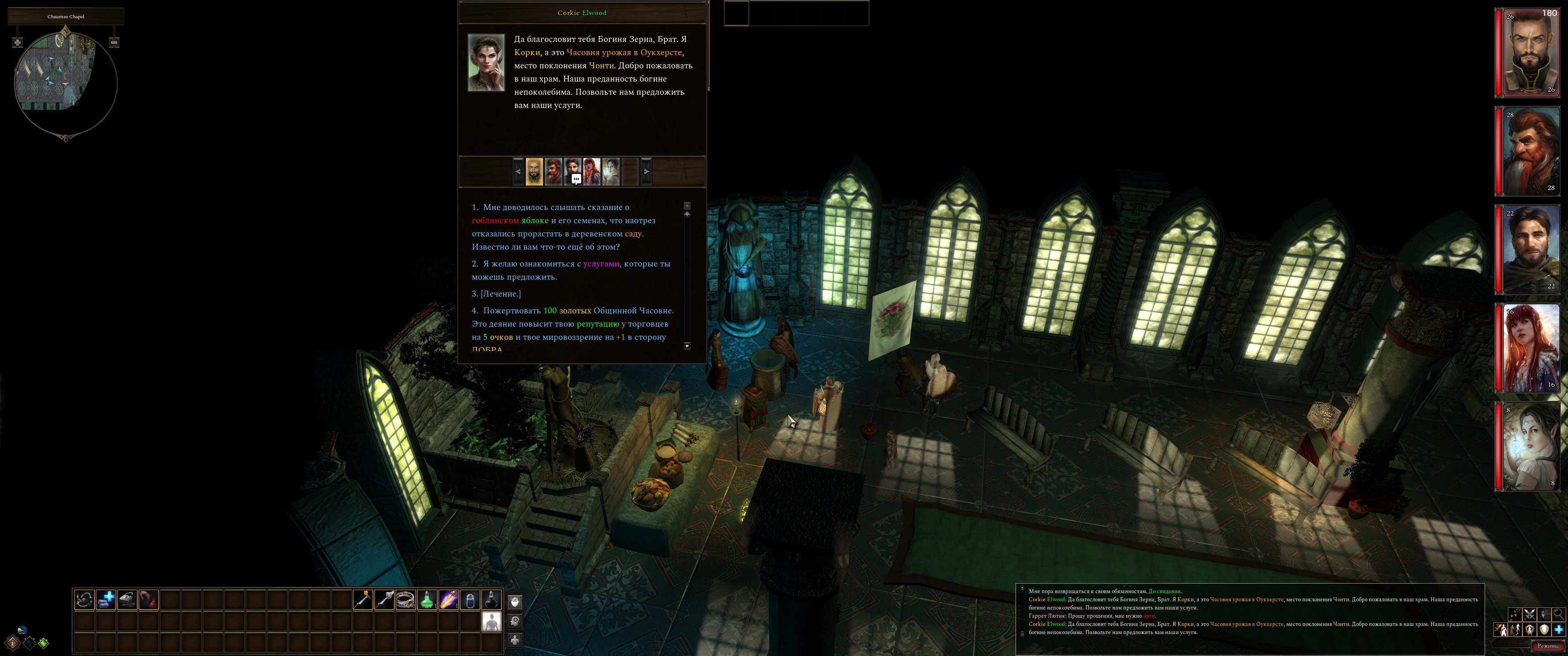Screen dimensions: 1568x656
Task: Zoom out the minimap with minus button
Action: [114, 43]
